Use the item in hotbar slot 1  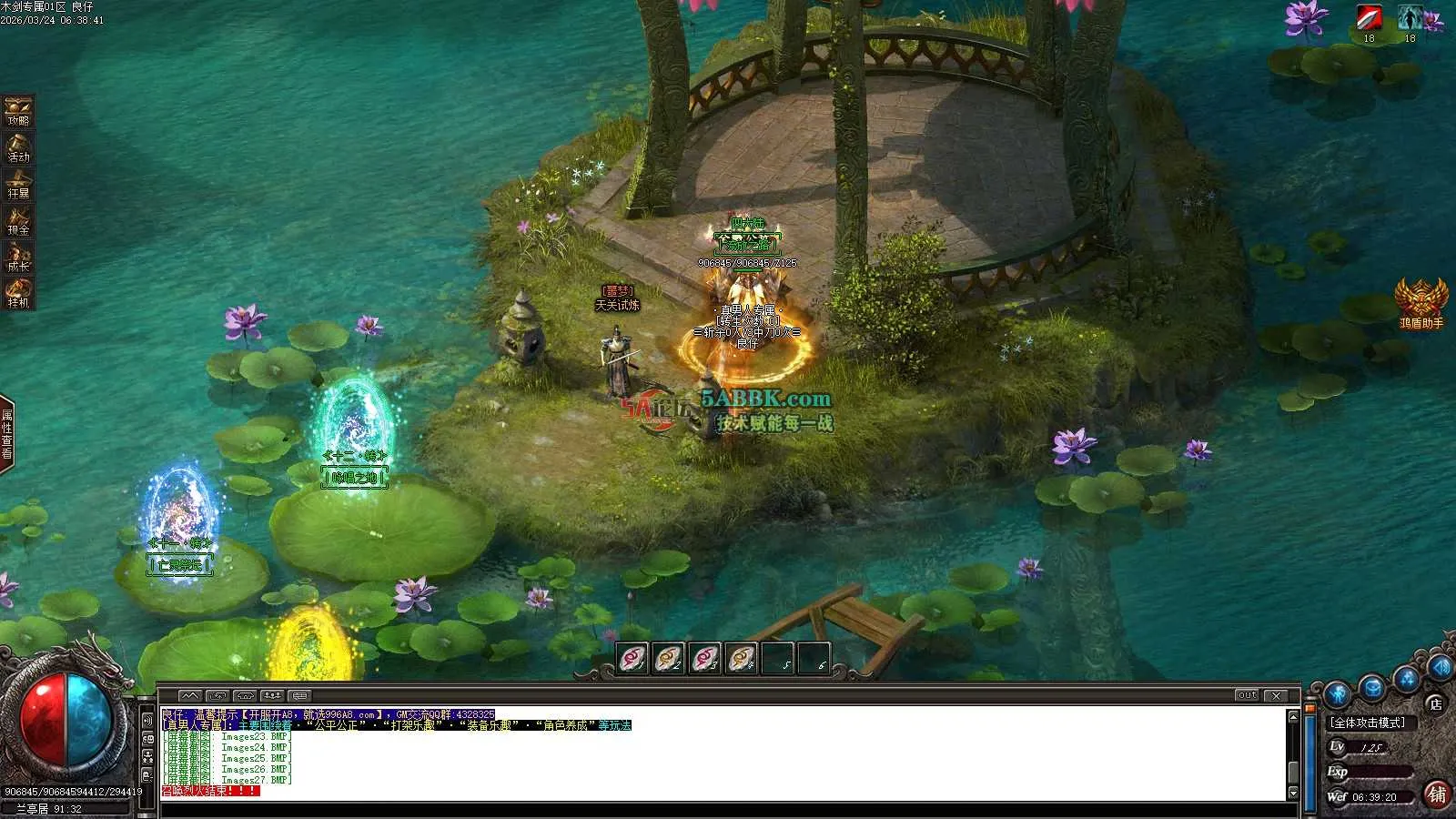632,657
